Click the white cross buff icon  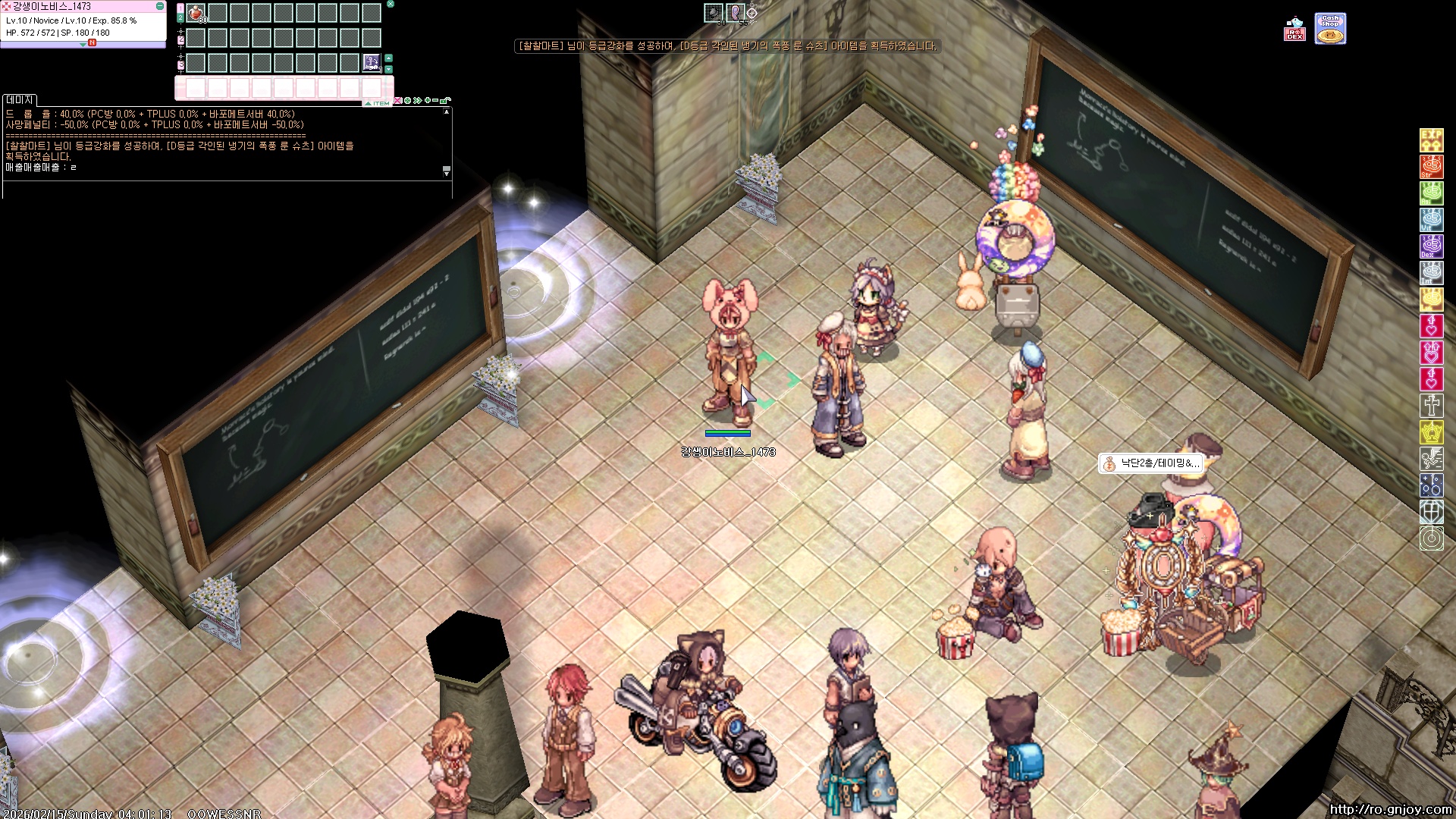pyautogui.click(x=1431, y=406)
